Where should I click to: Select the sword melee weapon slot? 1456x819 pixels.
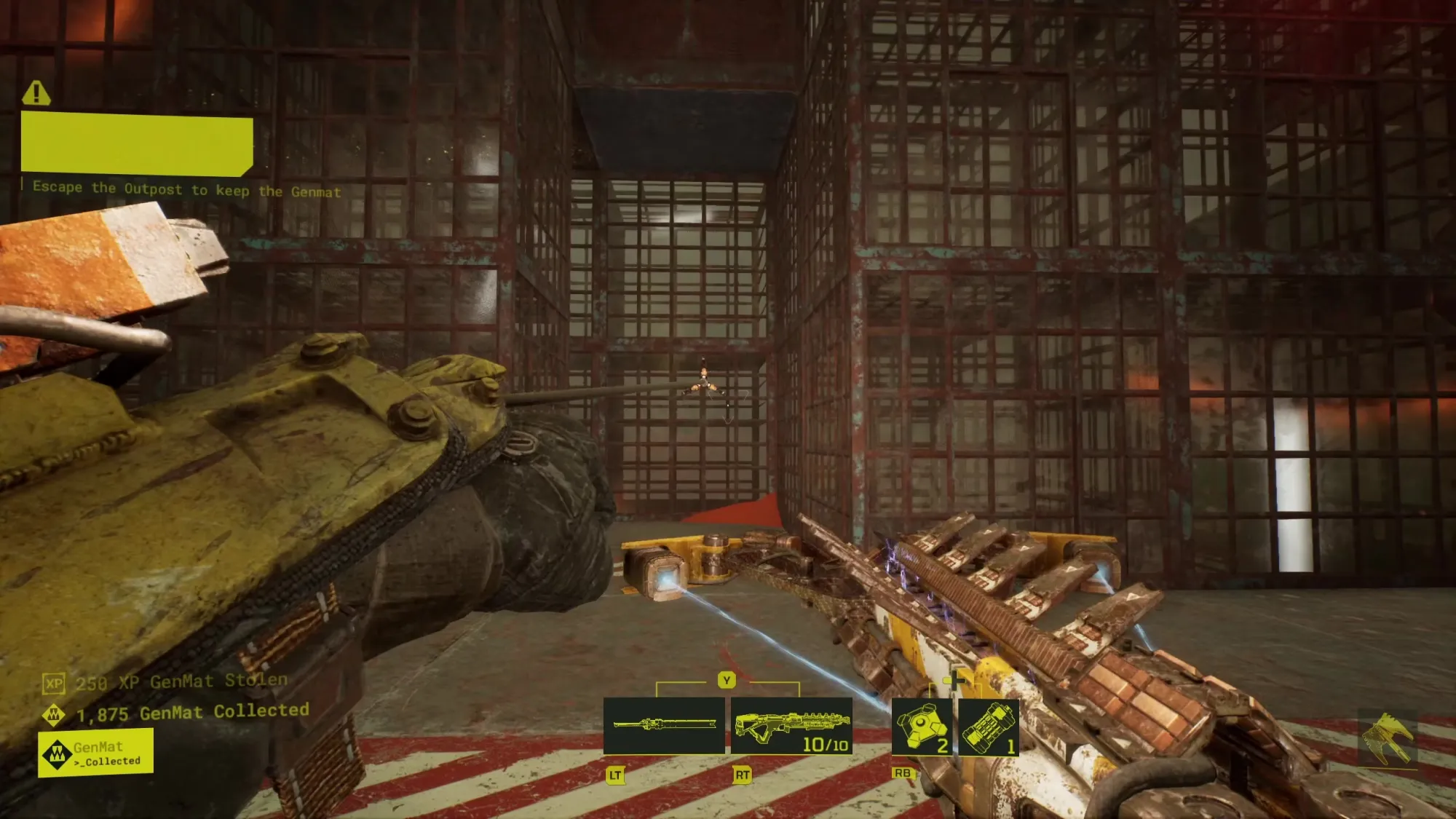pos(664,725)
